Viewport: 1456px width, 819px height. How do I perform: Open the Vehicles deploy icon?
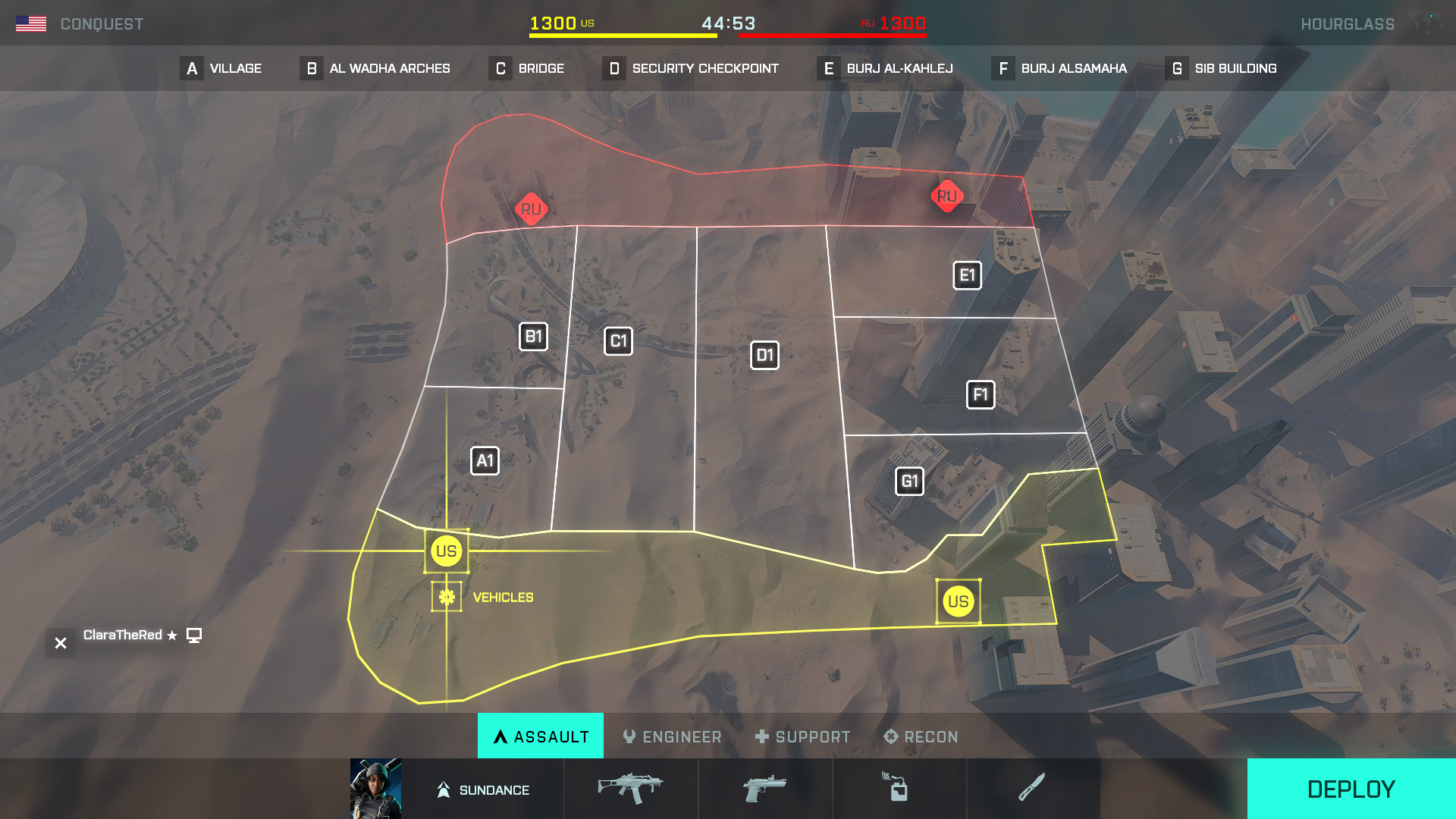[x=447, y=596]
